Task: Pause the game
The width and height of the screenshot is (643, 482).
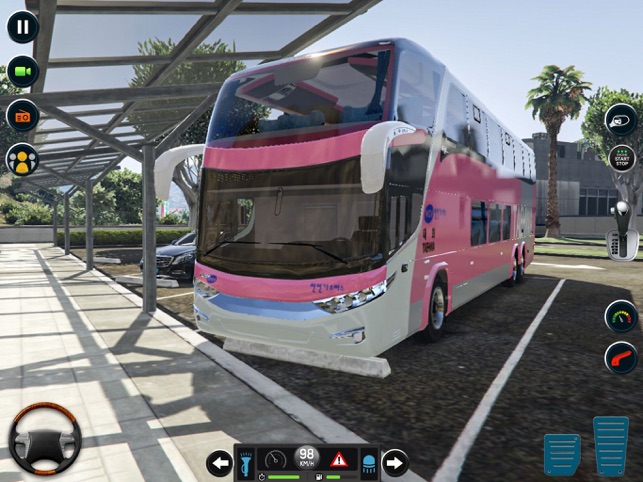Action: click(x=22, y=26)
